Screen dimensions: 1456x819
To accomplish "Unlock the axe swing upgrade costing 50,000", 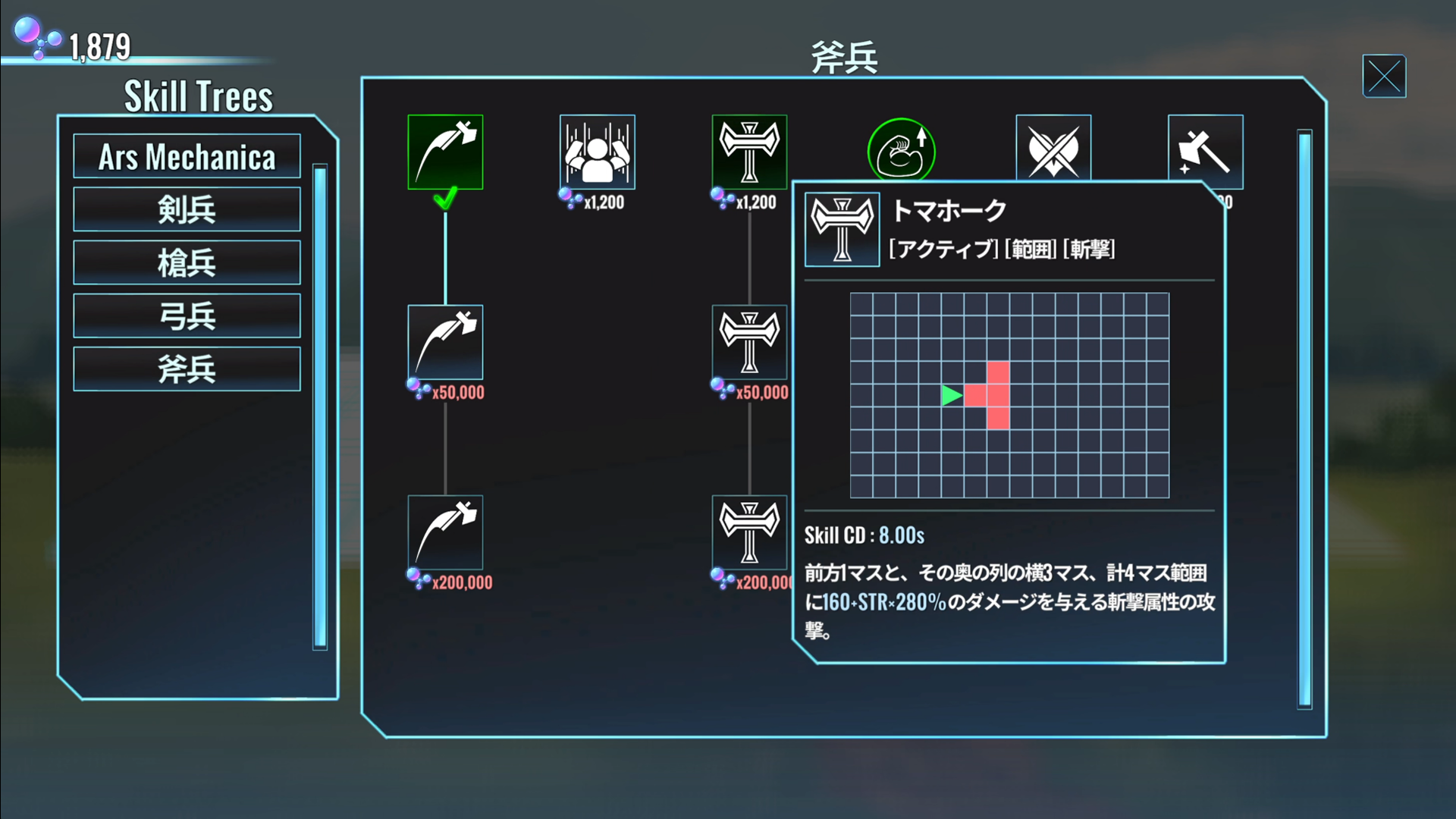I will (x=445, y=342).
